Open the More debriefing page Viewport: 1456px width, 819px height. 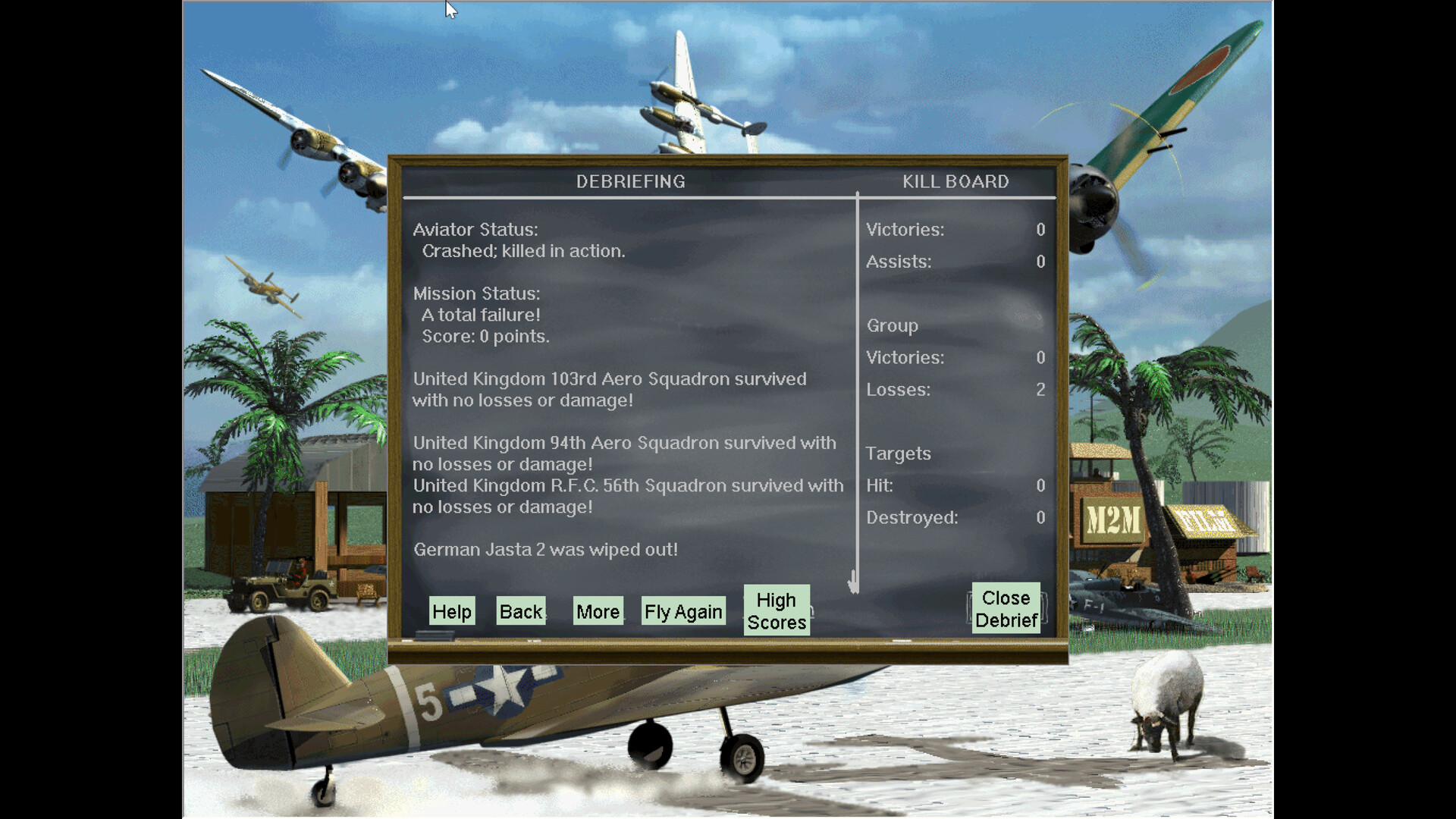click(597, 611)
